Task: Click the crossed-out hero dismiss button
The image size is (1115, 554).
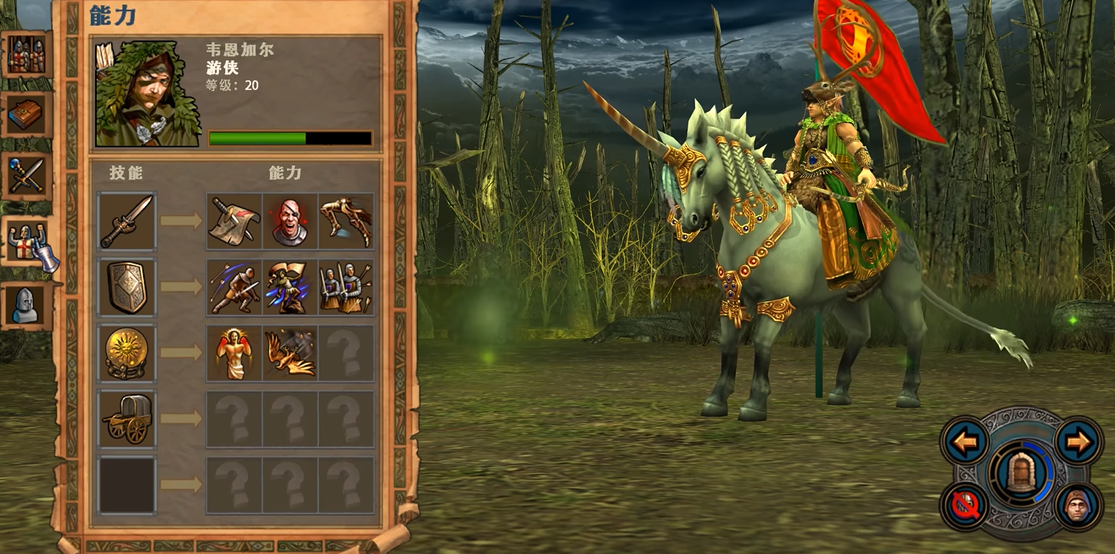Action: pos(965,506)
